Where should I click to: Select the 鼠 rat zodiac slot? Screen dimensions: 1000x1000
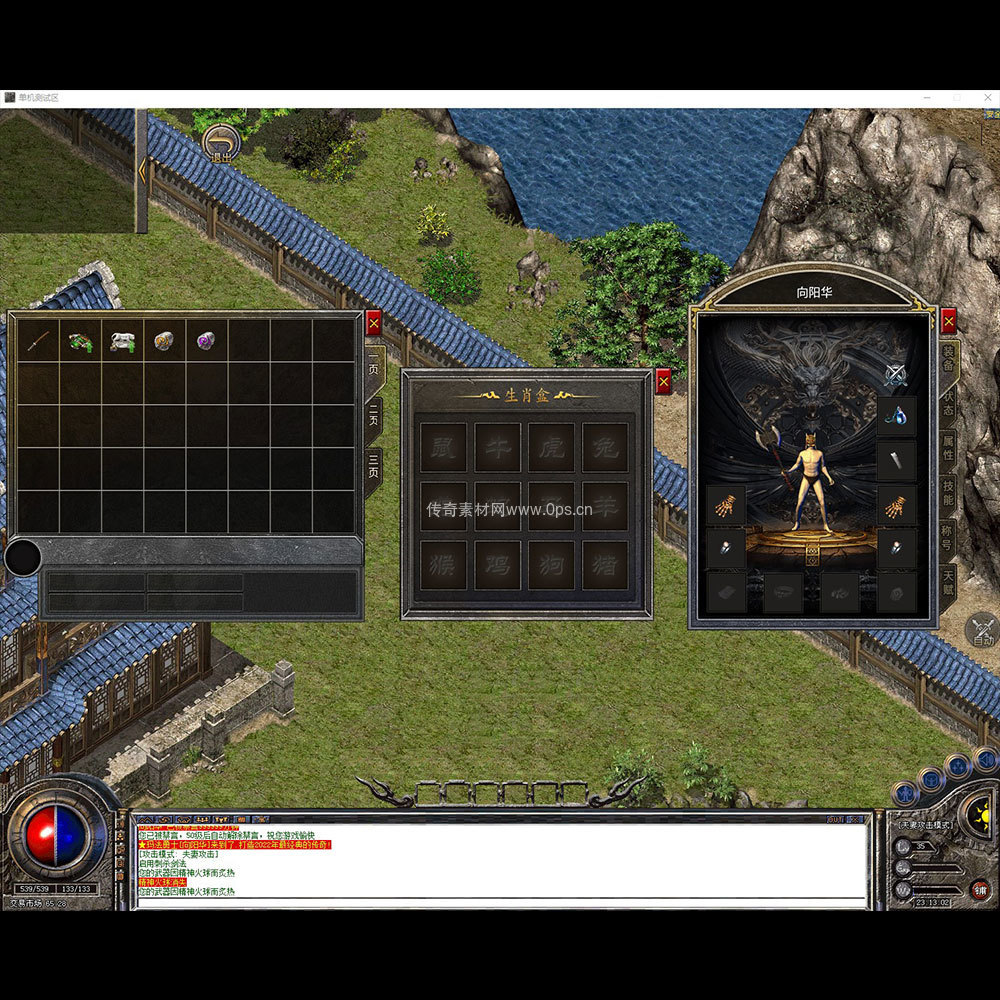click(x=442, y=447)
